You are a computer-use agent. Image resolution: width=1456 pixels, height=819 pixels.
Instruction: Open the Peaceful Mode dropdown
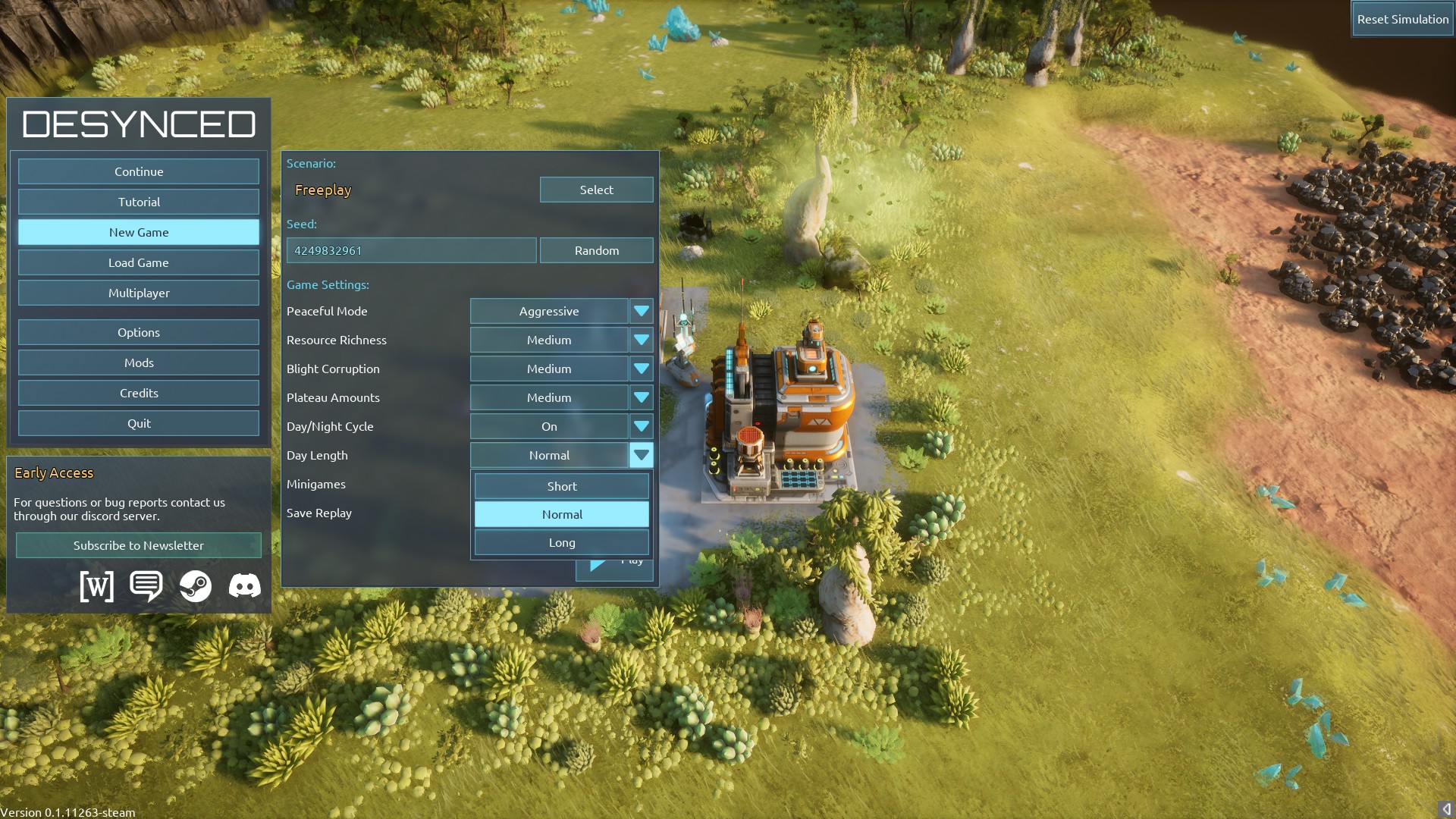[x=641, y=311]
